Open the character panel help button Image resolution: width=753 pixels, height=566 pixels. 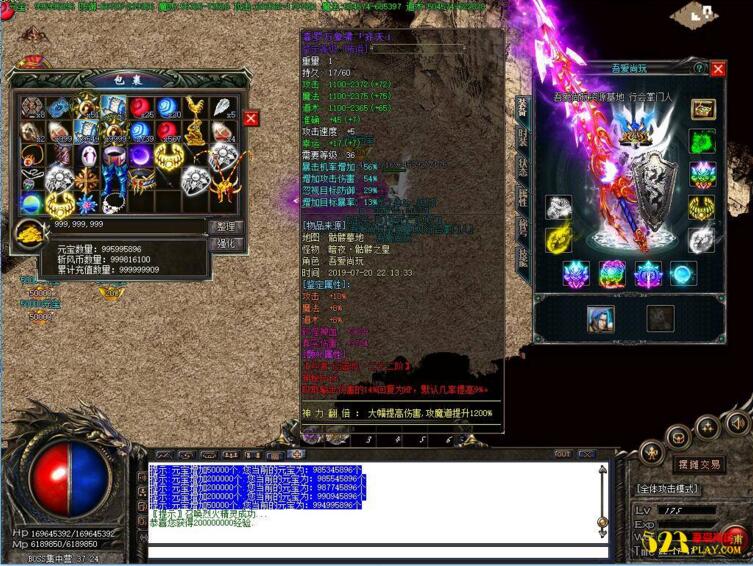pyautogui.click(x=700, y=68)
